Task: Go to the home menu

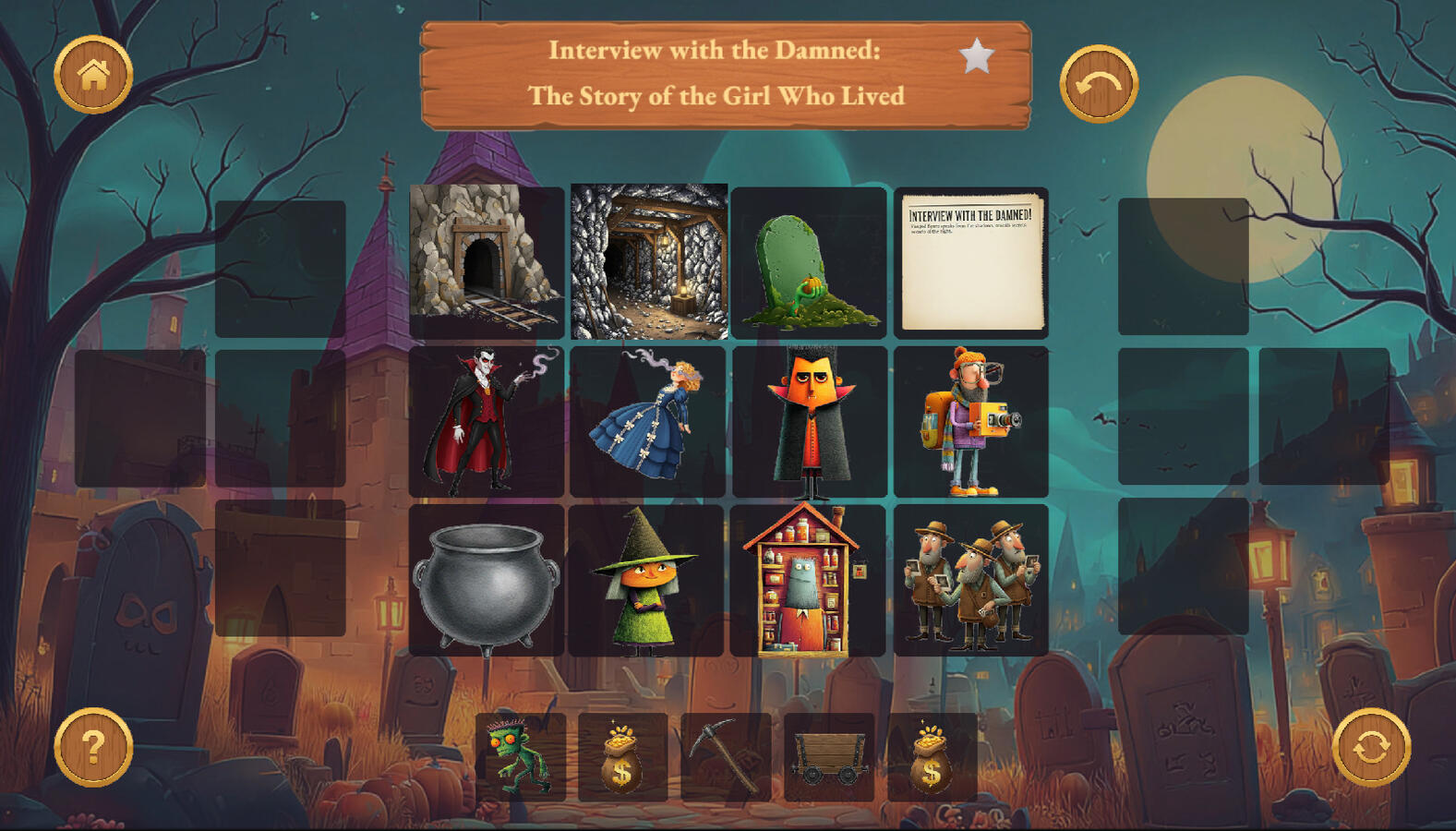Action: 93,75
